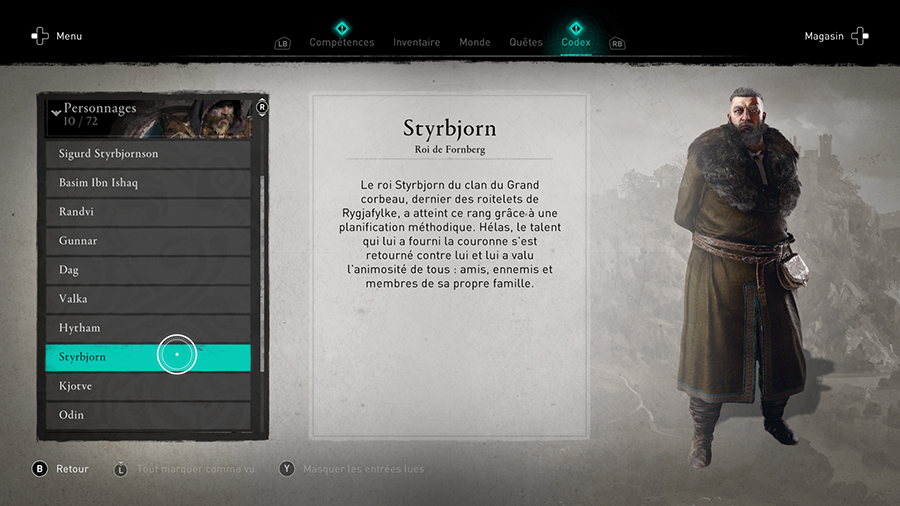View the Dag codex entry
The width and height of the screenshot is (900, 506).
(148, 270)
